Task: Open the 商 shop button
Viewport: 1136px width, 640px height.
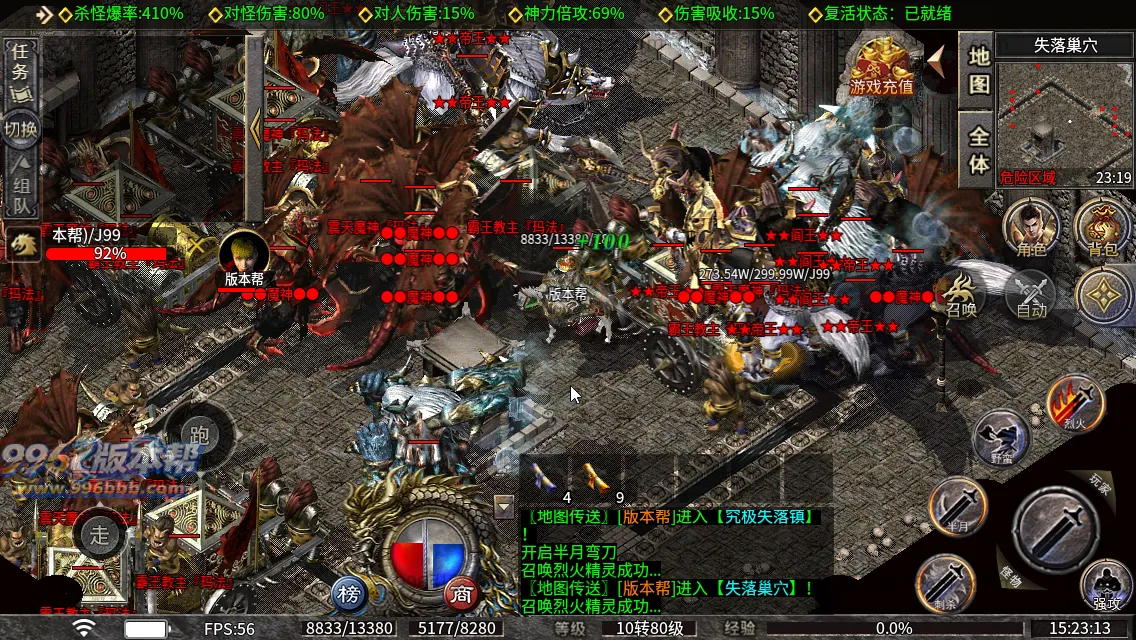Action: 461,592
